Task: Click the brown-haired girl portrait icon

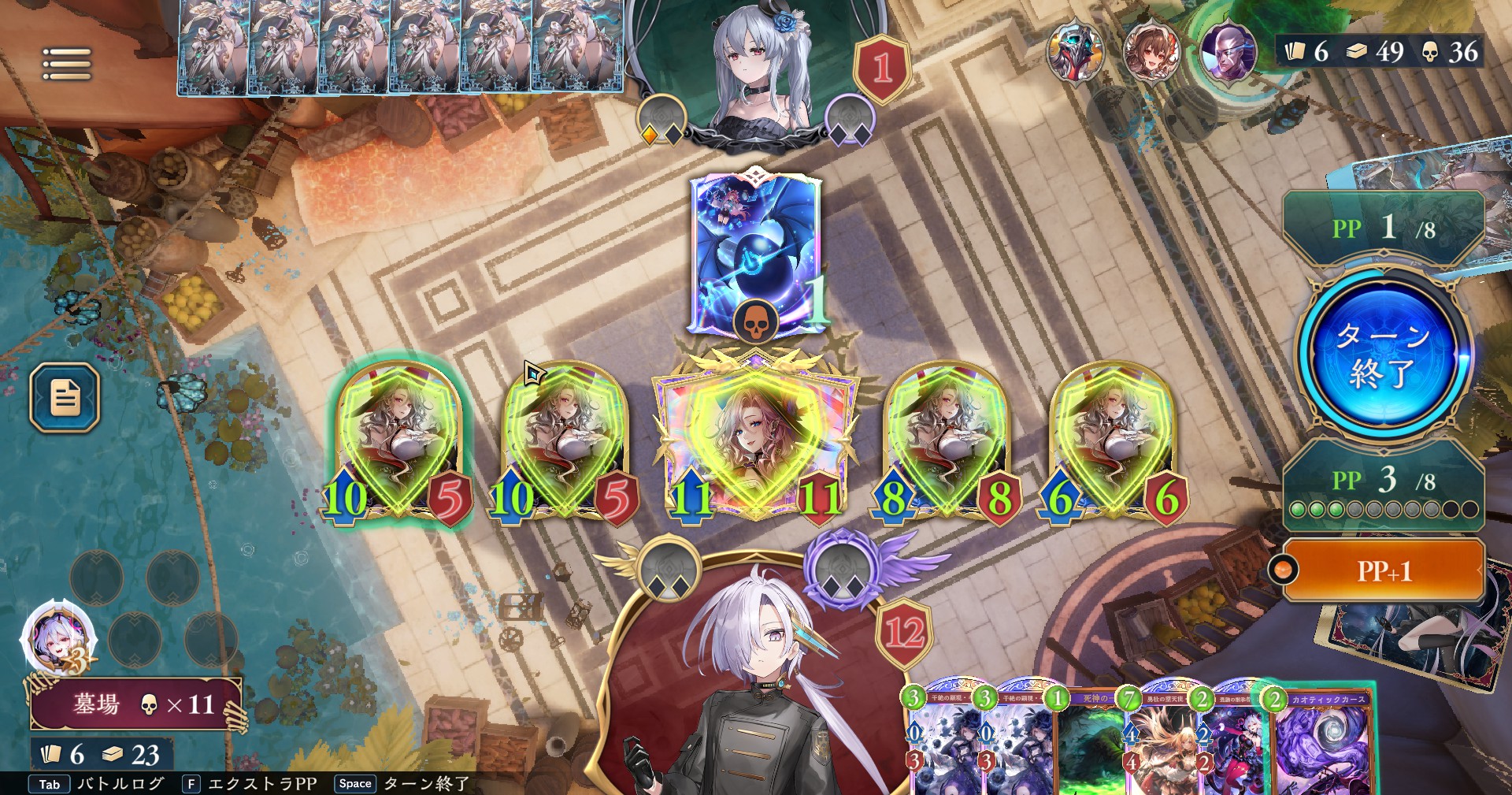Action: [x=1151, y=51]
